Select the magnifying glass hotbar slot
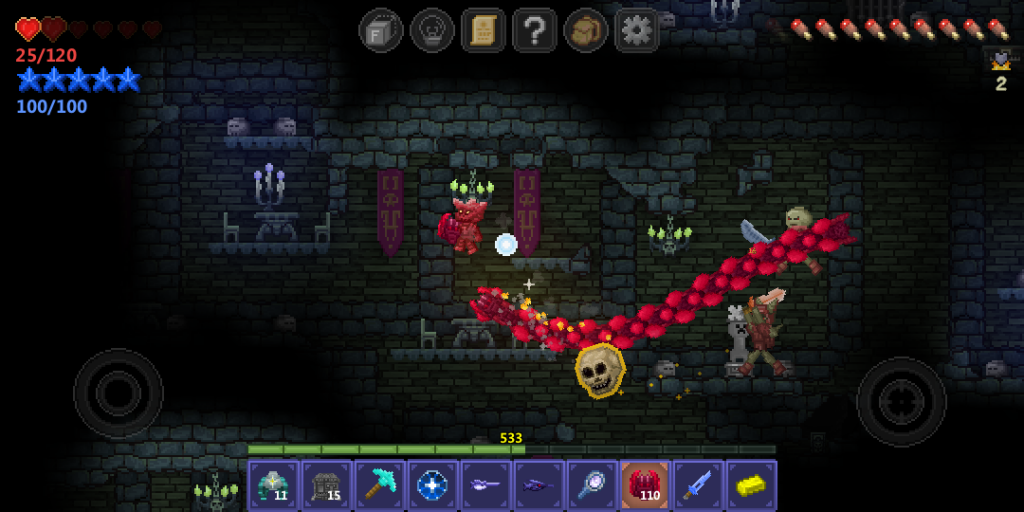 click(592, 485)
